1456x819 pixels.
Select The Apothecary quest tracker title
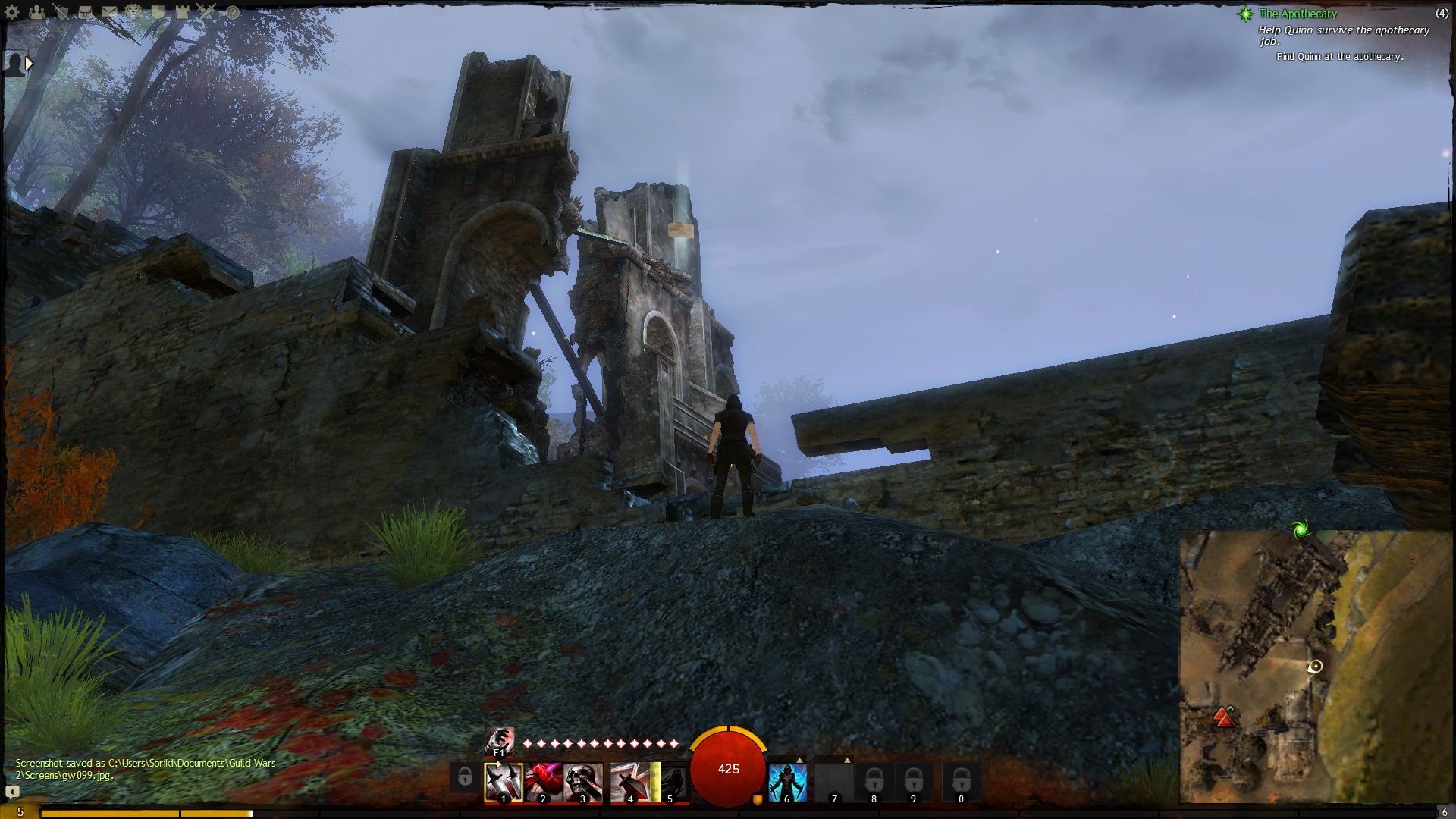click(1298, 14)
